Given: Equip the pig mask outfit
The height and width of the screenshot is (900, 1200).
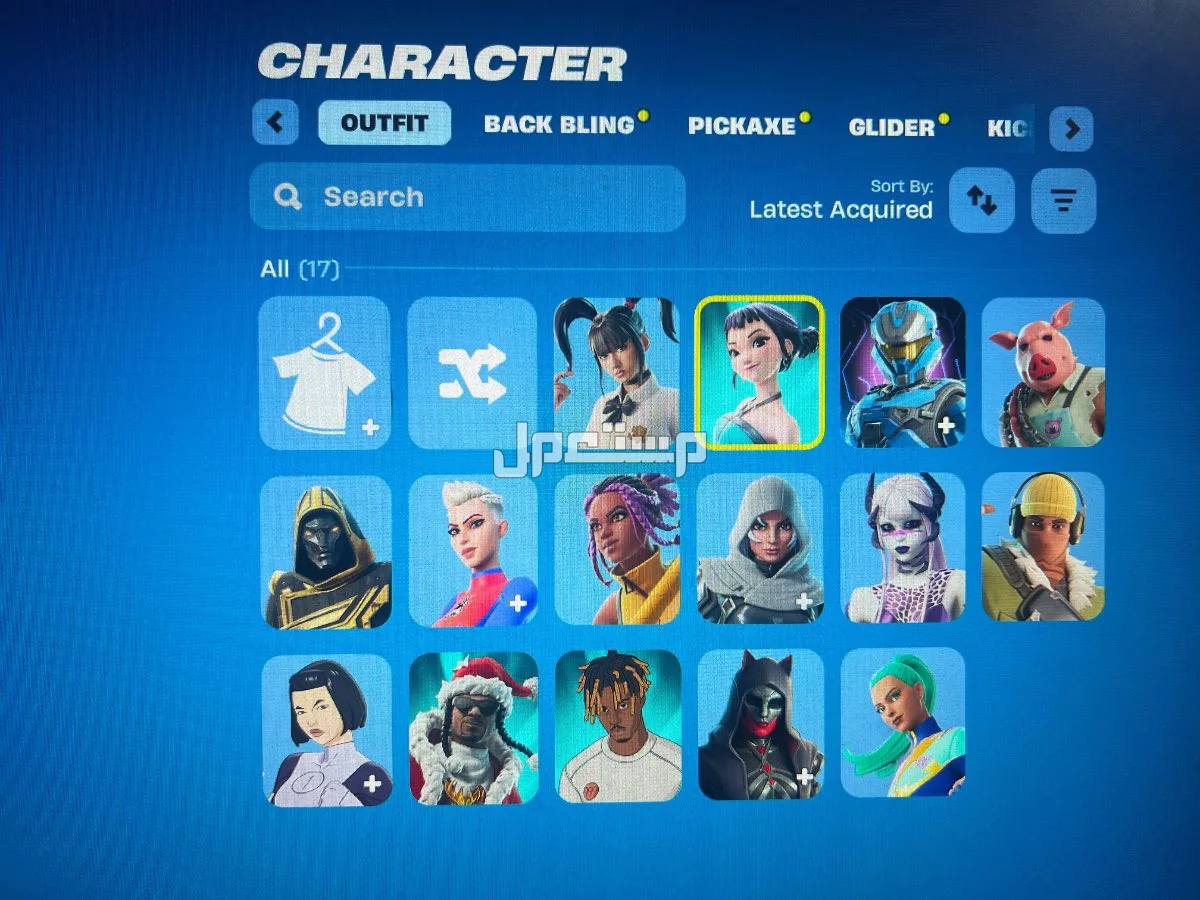Looking at the screenshot, I should (1043, 372).
